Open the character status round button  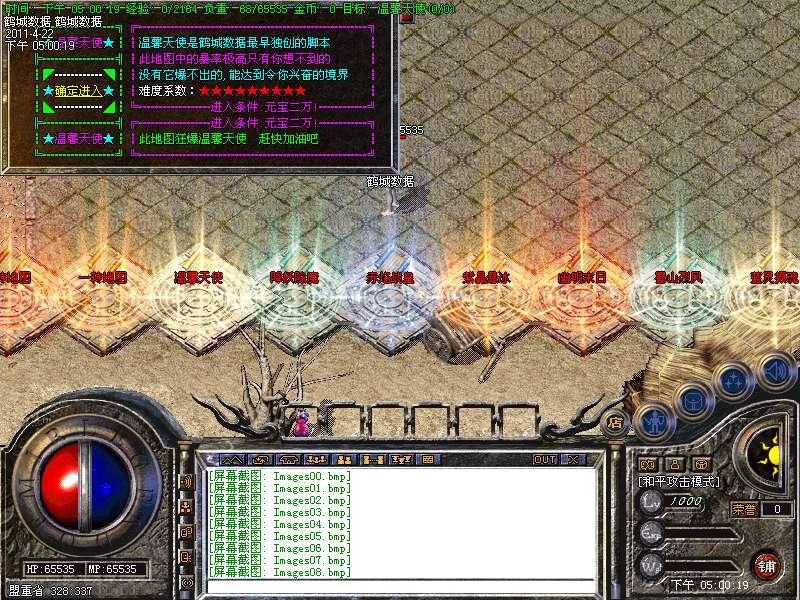[x=653, y=421]
